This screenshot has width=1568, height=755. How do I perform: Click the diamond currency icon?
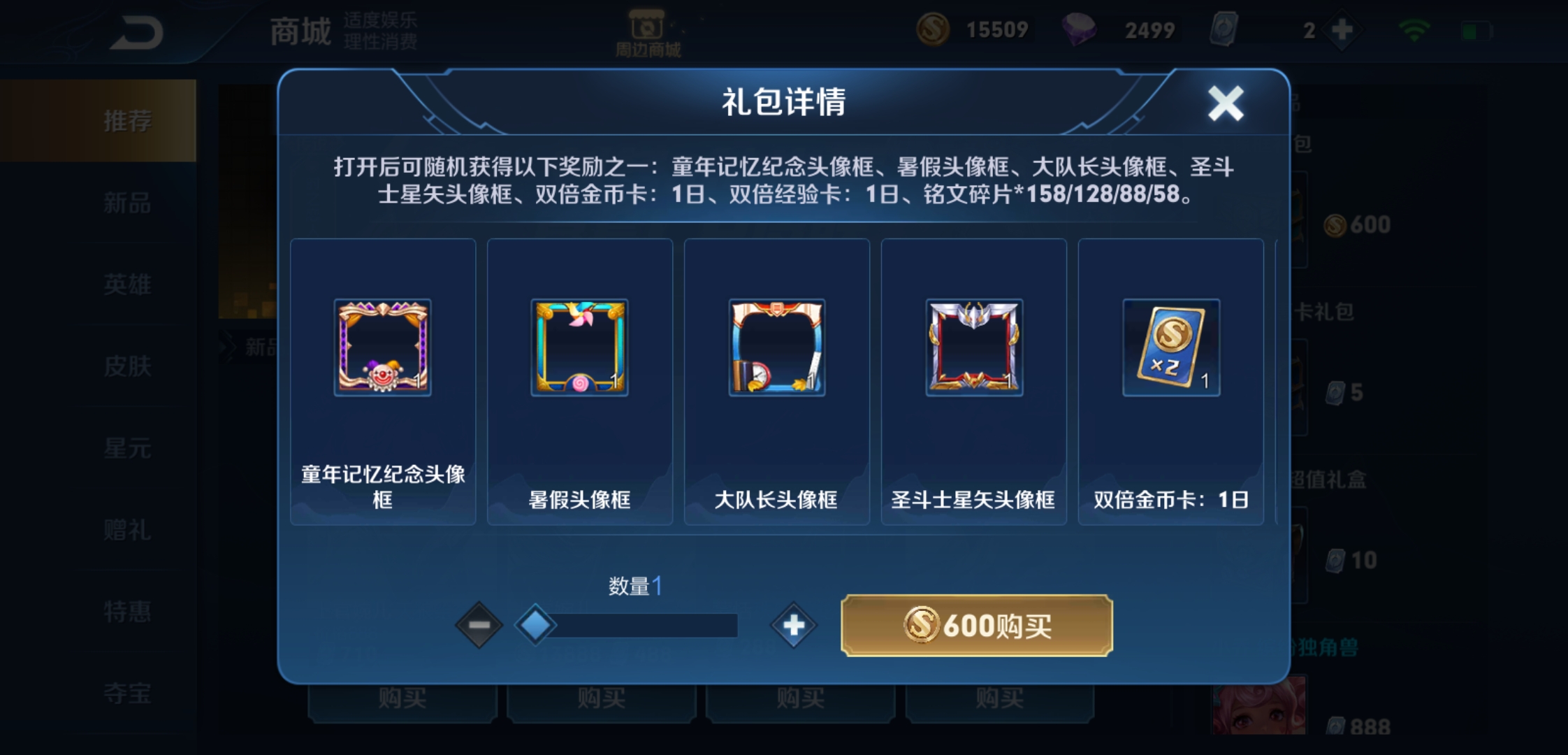(x=1080, y=29)
